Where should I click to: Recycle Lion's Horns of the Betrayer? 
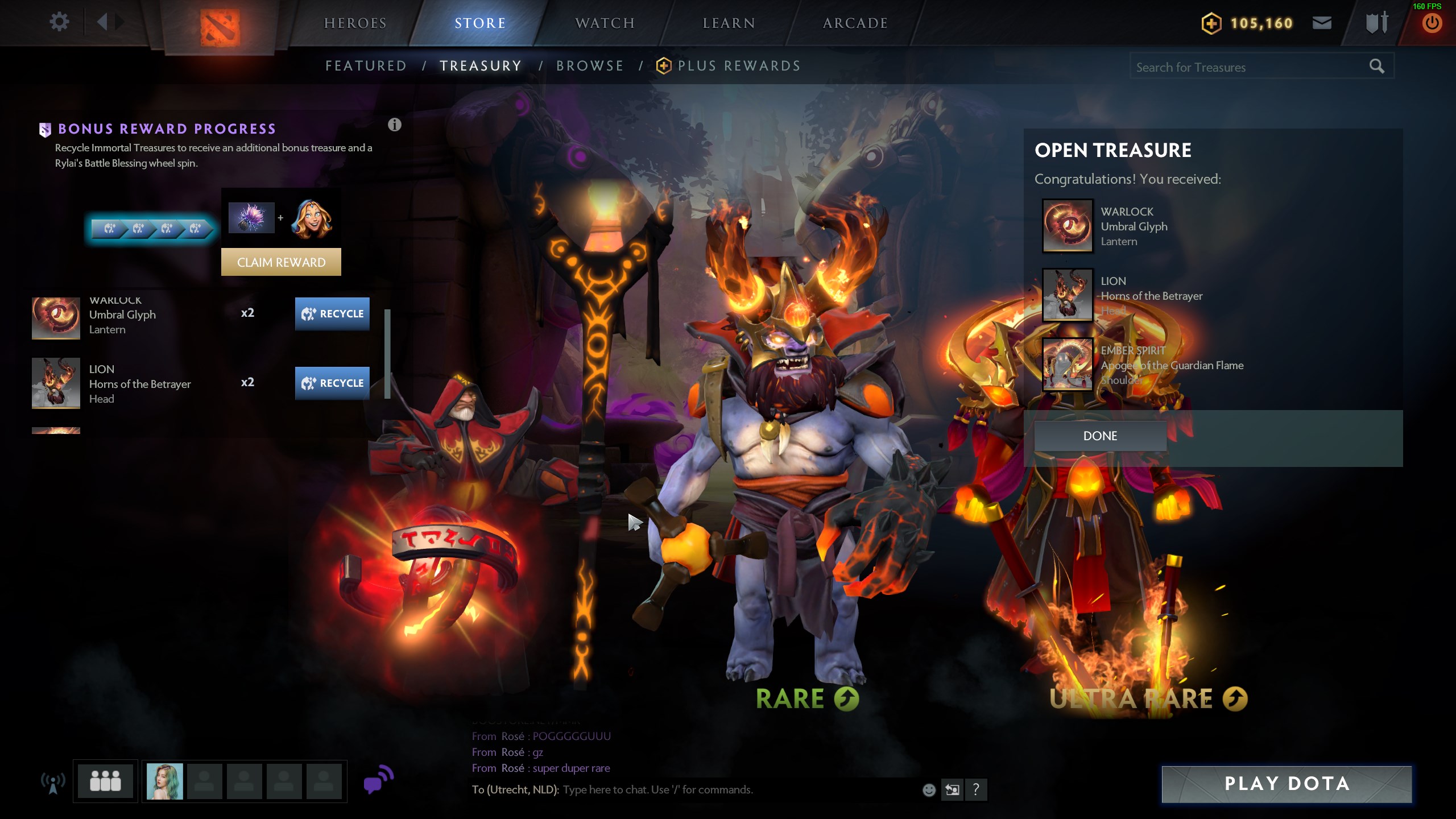332,383
